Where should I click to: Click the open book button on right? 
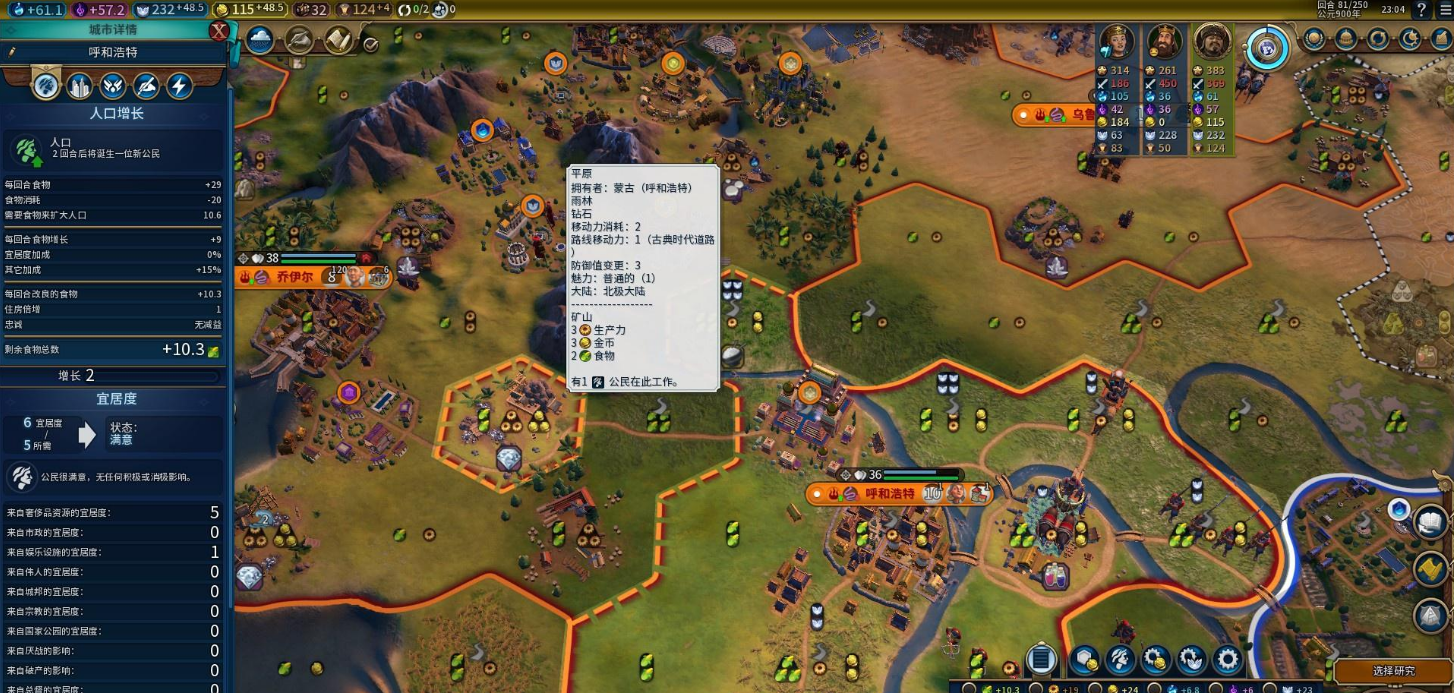tap(1431, 521)
